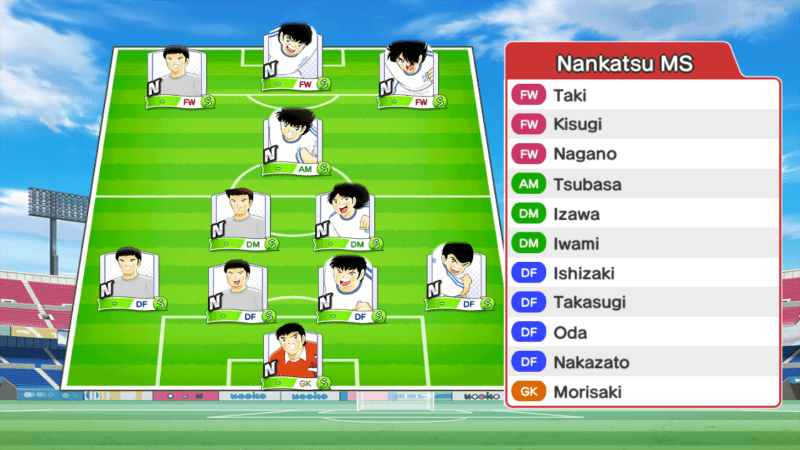This screenshot has width=800, height=450.
Task: Select goalkeeper Morisaki's list row
Action: point(642,392)
